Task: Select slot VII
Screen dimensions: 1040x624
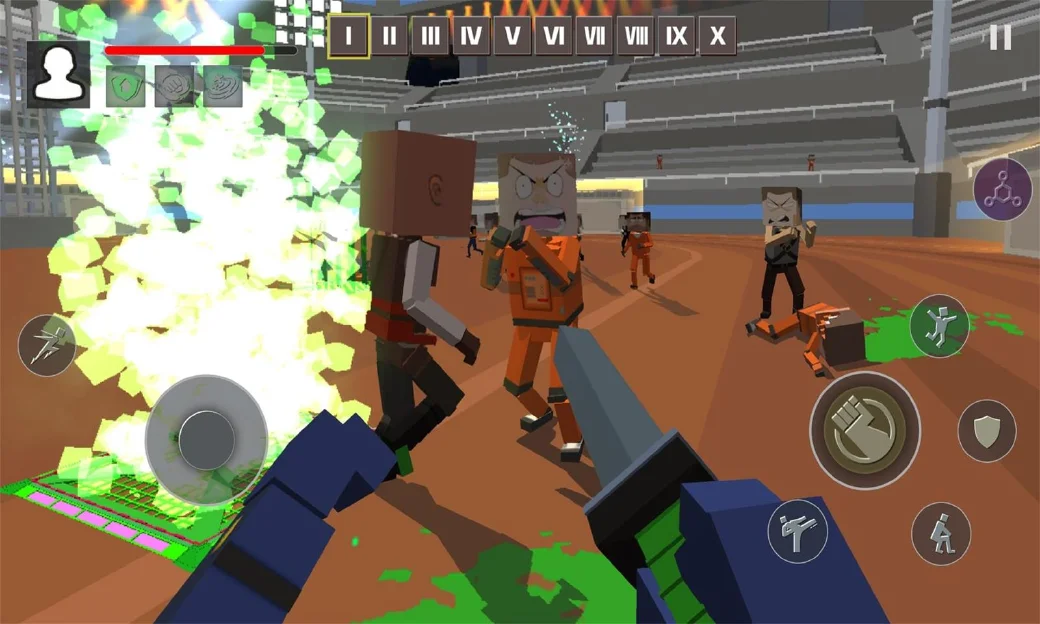Action: (x=594, y=37)
